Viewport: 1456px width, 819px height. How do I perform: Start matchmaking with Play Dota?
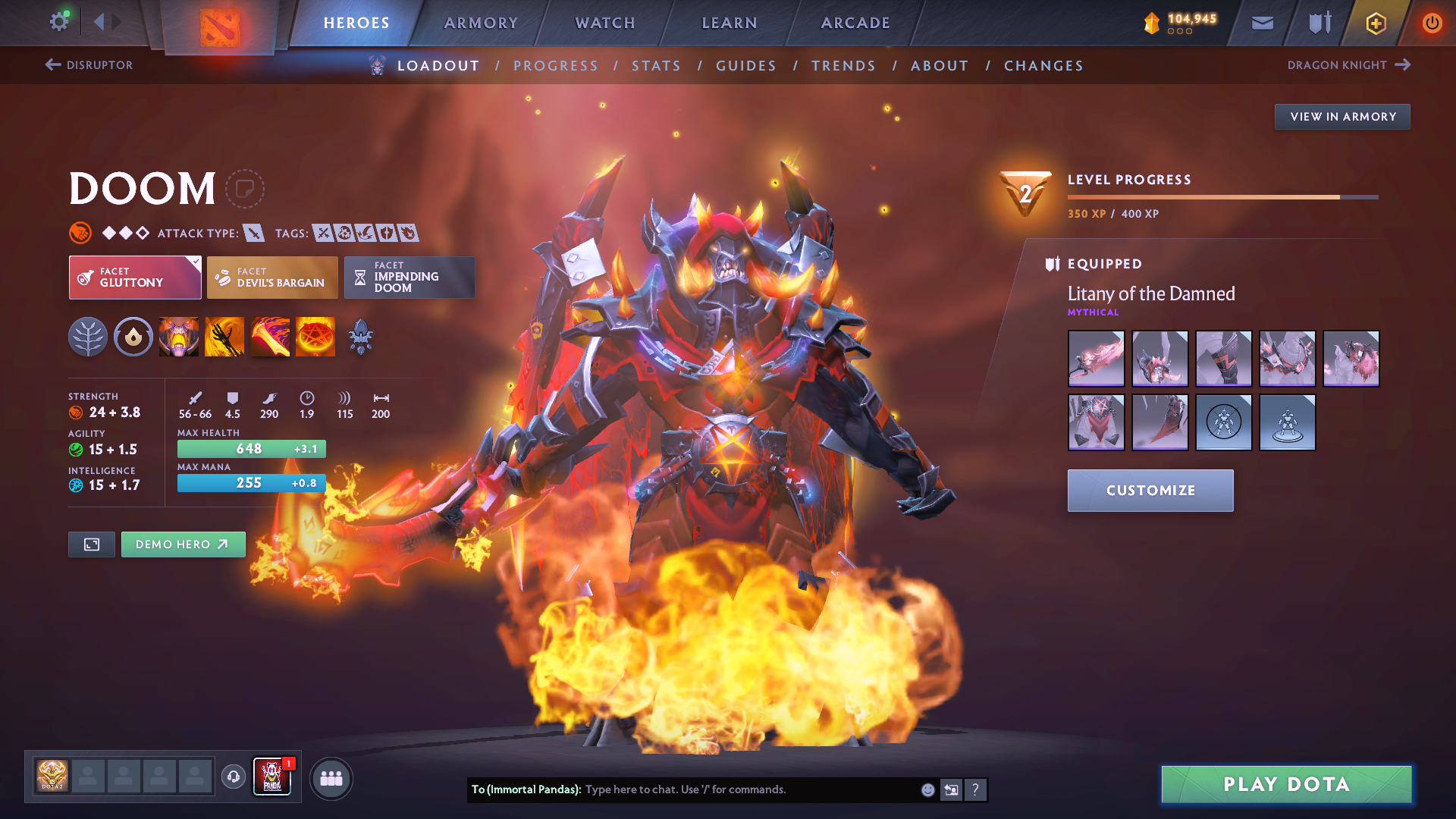click(1286, 784)
